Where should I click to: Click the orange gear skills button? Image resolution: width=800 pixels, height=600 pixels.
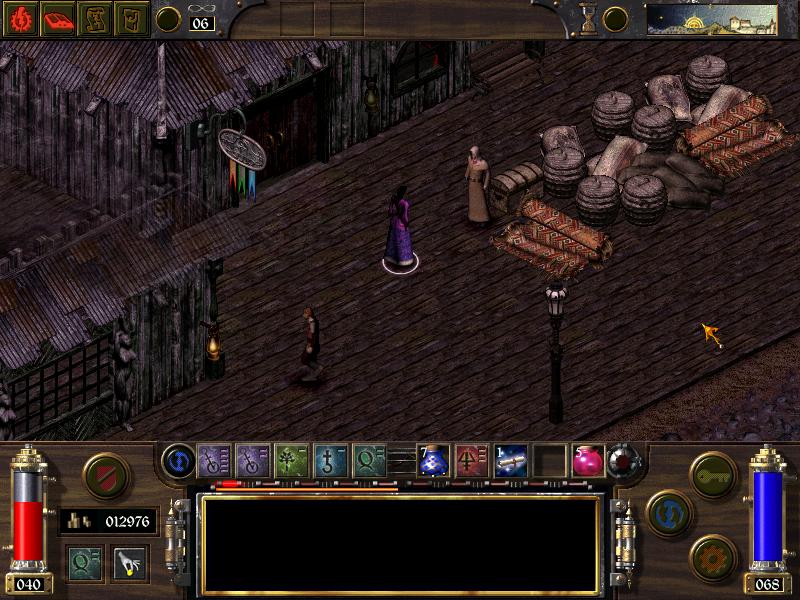pyautogui.click(x=713, y=555)
